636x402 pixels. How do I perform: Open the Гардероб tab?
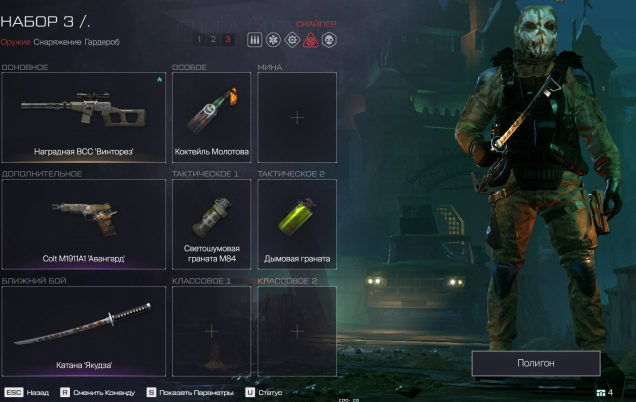tap(103, 42)
